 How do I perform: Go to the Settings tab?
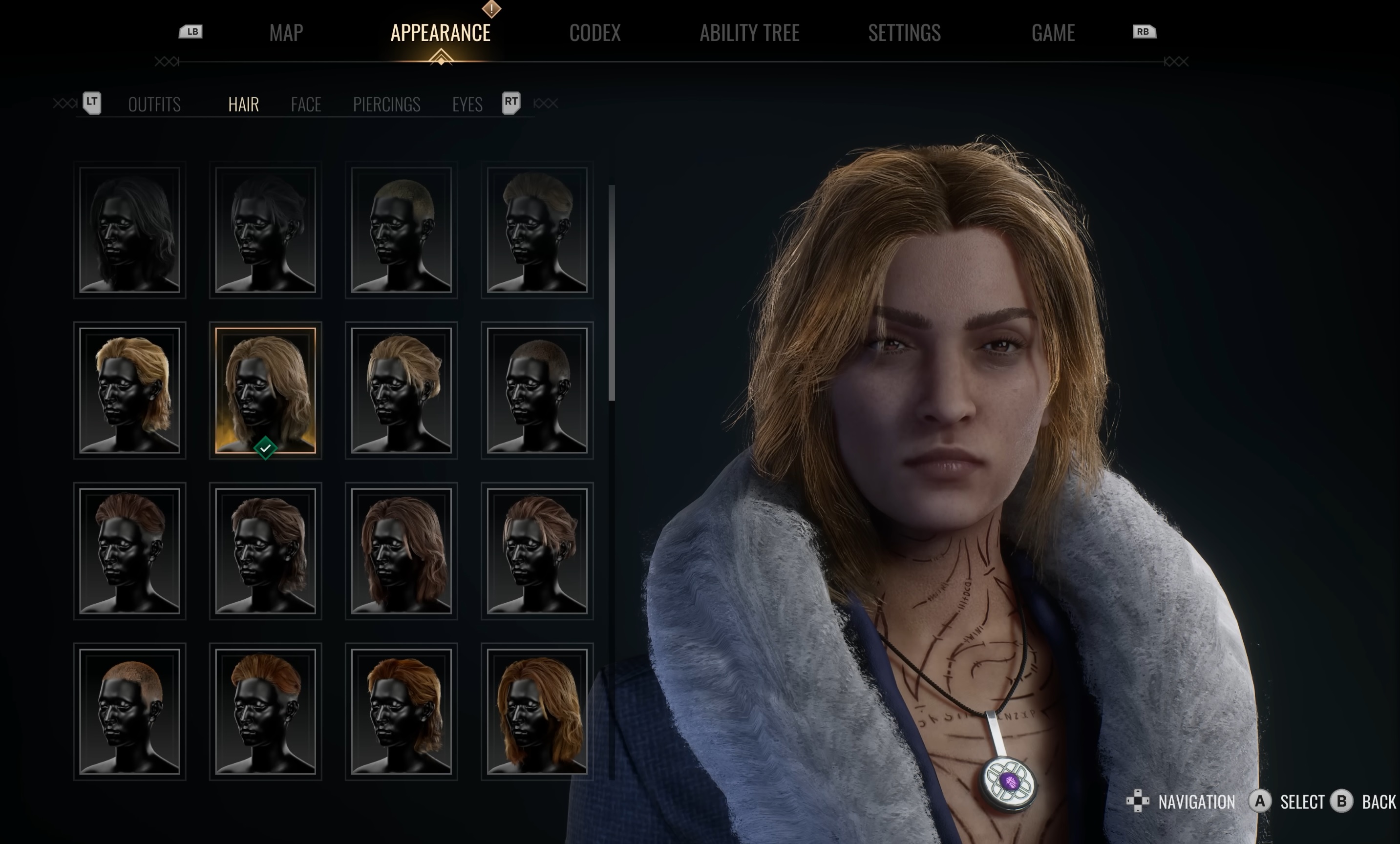903,33
